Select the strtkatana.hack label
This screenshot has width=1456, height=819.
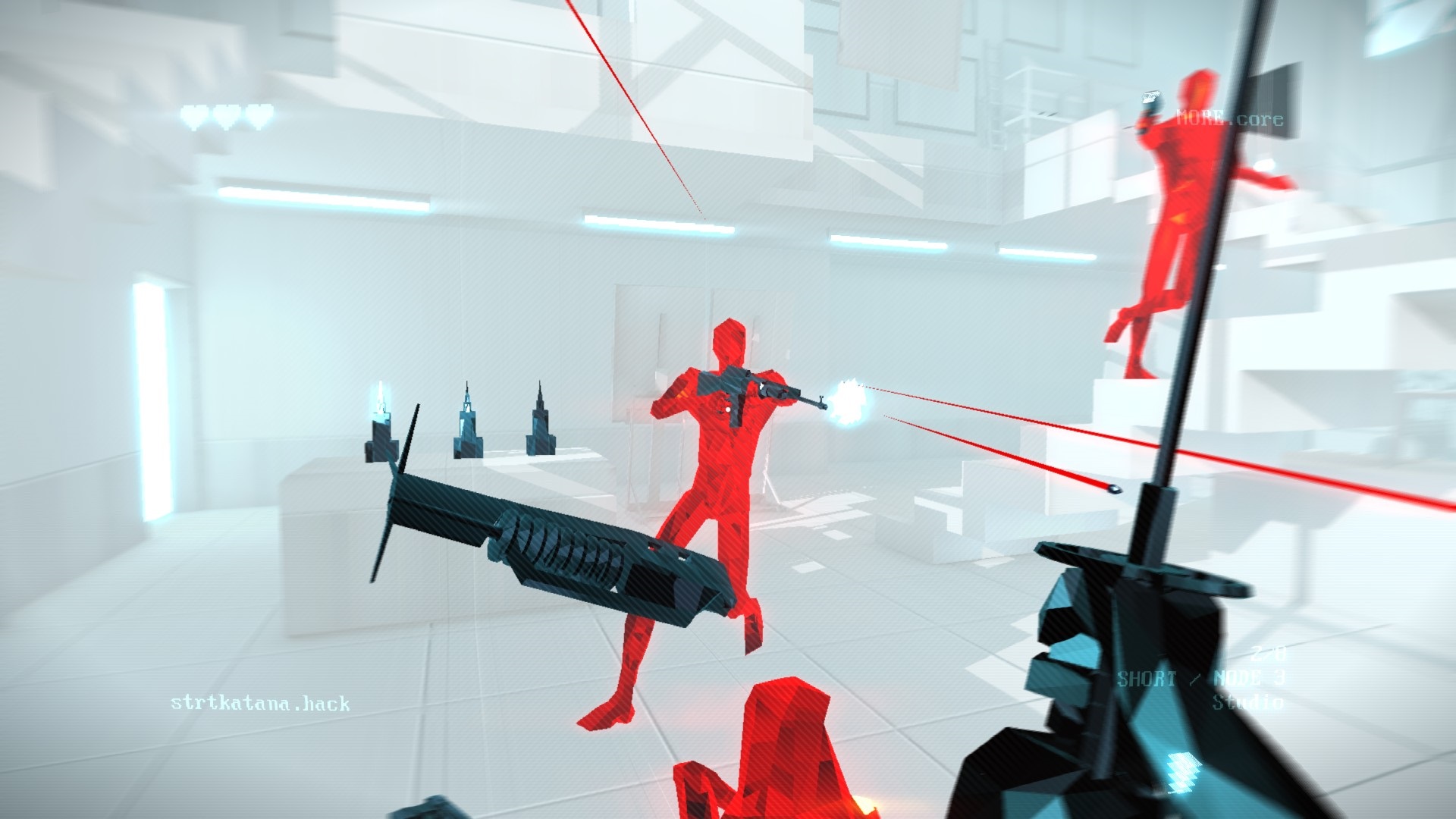point(260,703)
